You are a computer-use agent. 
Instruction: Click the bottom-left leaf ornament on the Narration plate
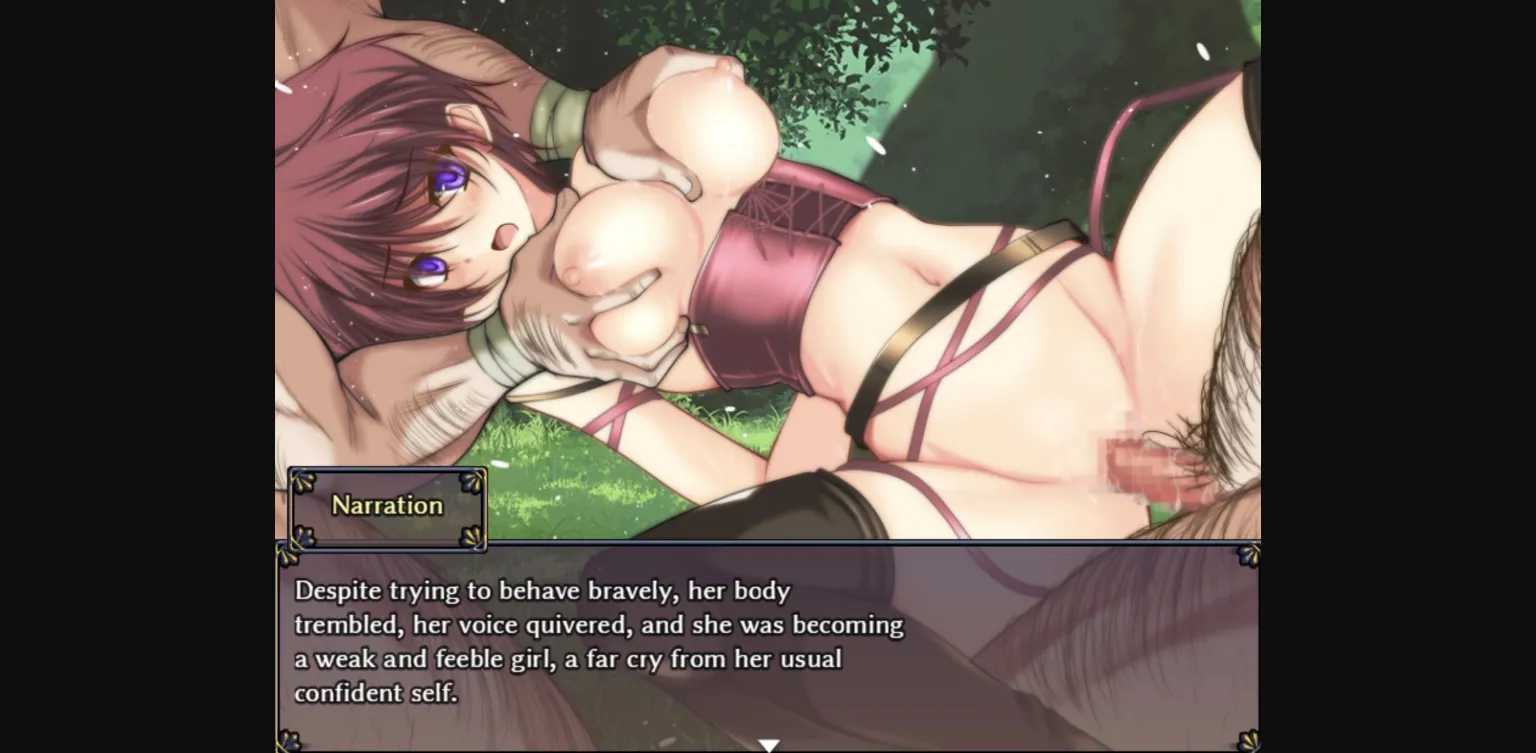(303, 537)
